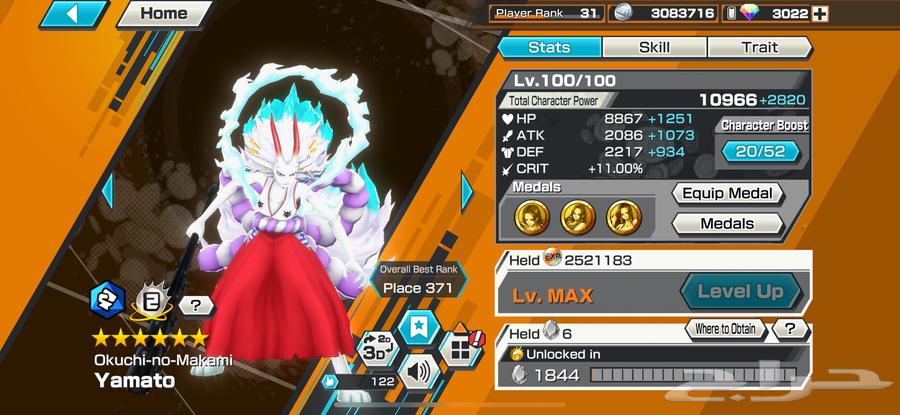Show the previous character with left arrow
This screenshot has width=900, height=415.
pos(108,189)
